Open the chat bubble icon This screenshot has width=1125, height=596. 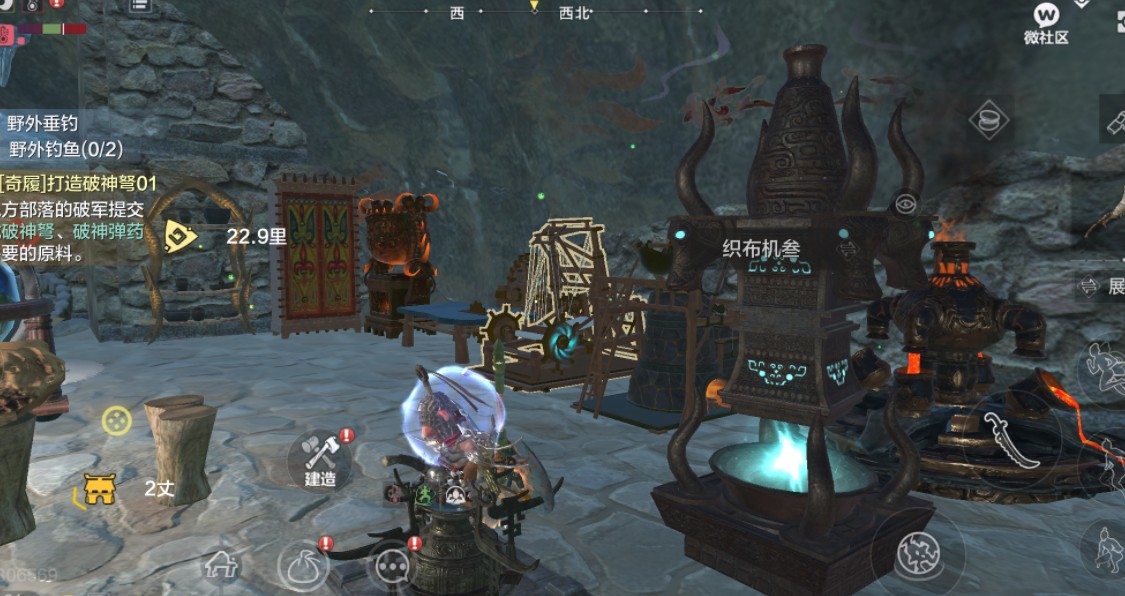click(x=390, y=567)
